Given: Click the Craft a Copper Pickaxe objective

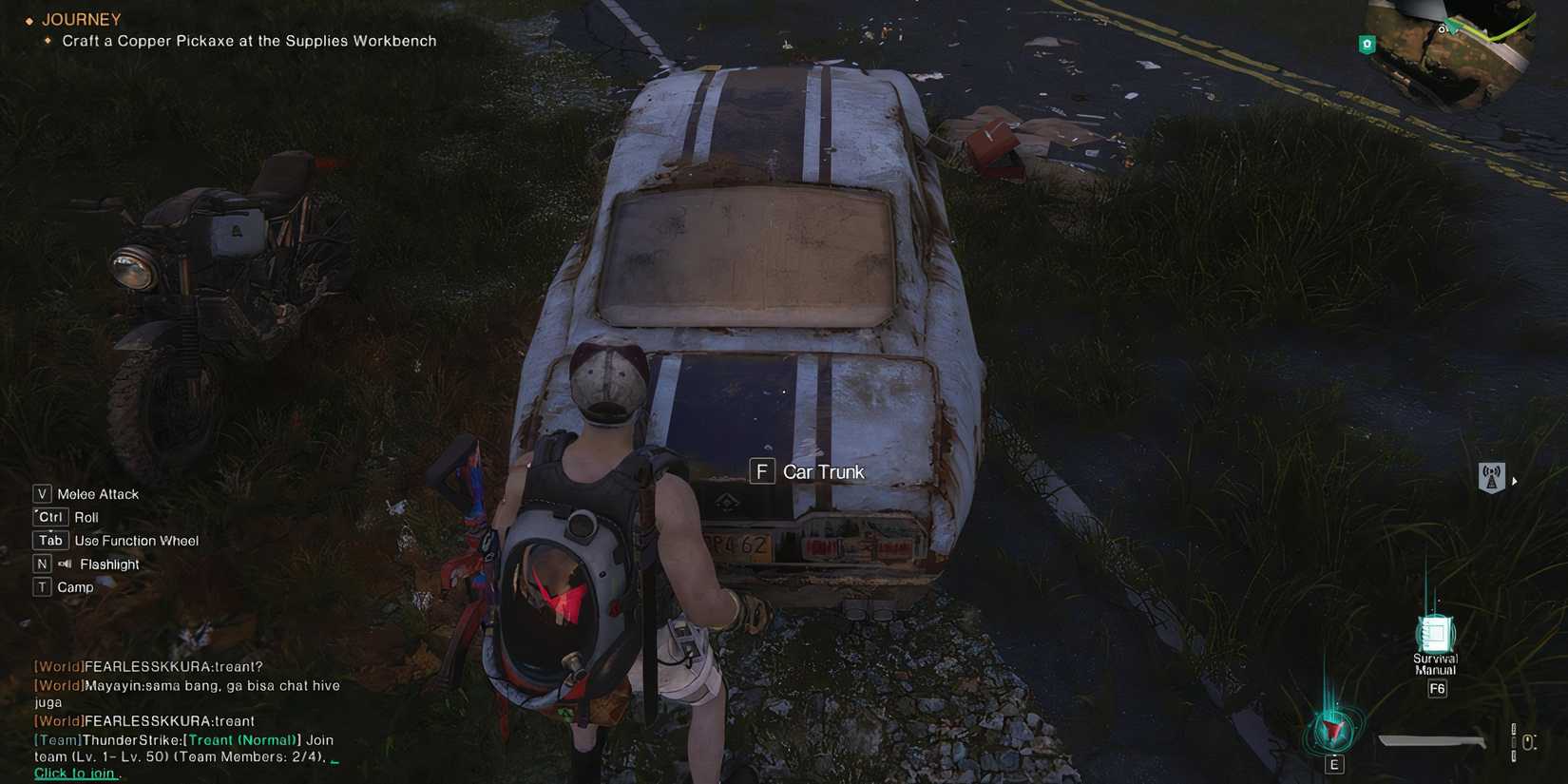Looking at the screenshot, I should 248,41.
